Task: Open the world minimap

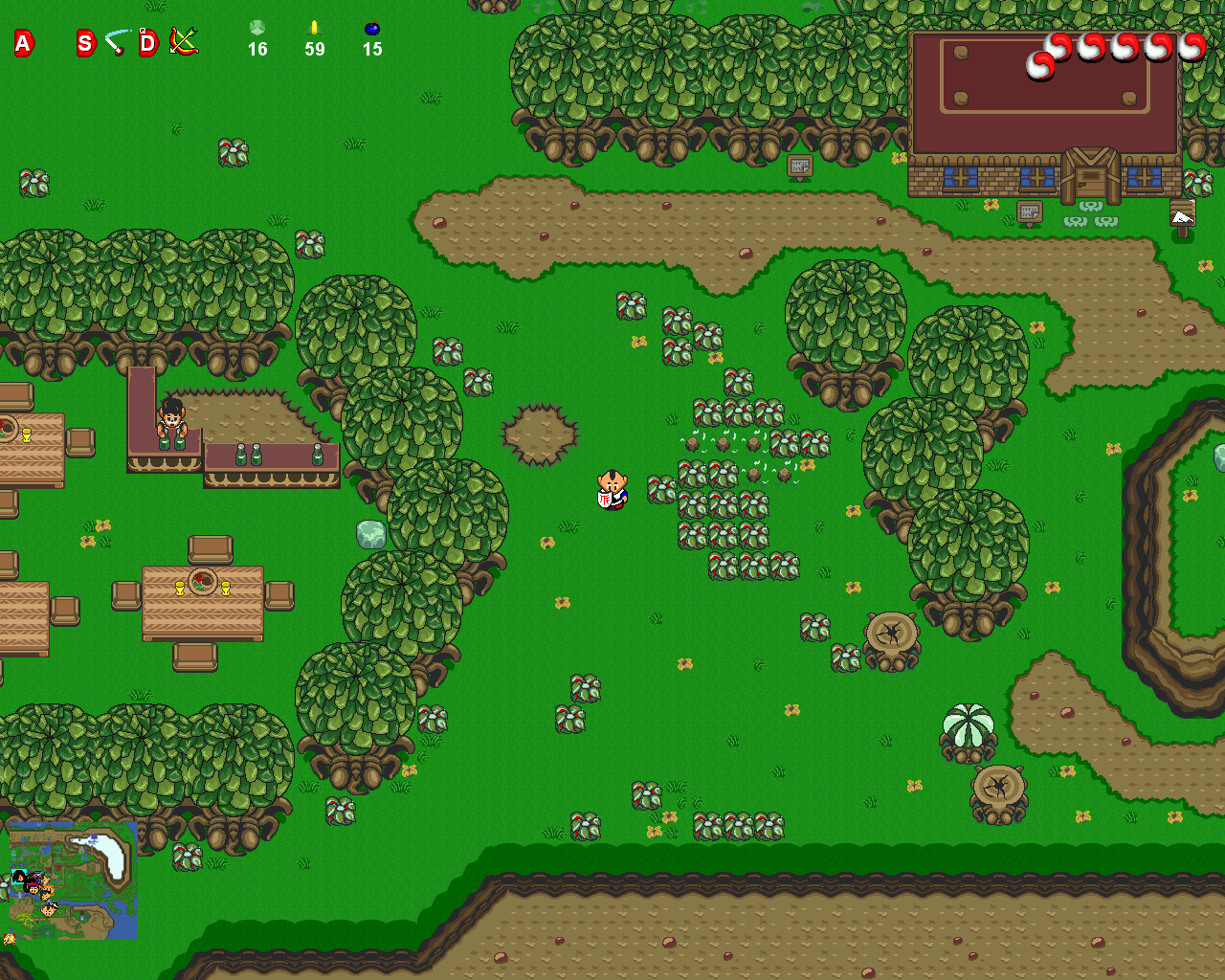Action: [x=73, y=880]
